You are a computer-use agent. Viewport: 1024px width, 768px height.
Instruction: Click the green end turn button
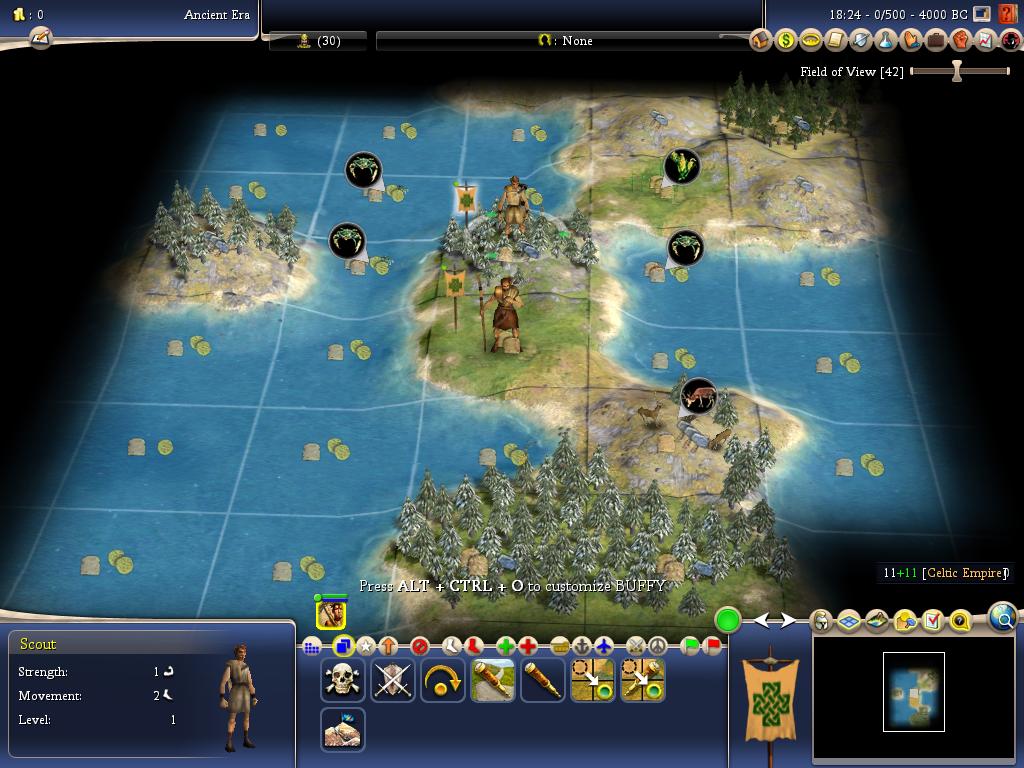pyautogui.click(x=728, y=620)
